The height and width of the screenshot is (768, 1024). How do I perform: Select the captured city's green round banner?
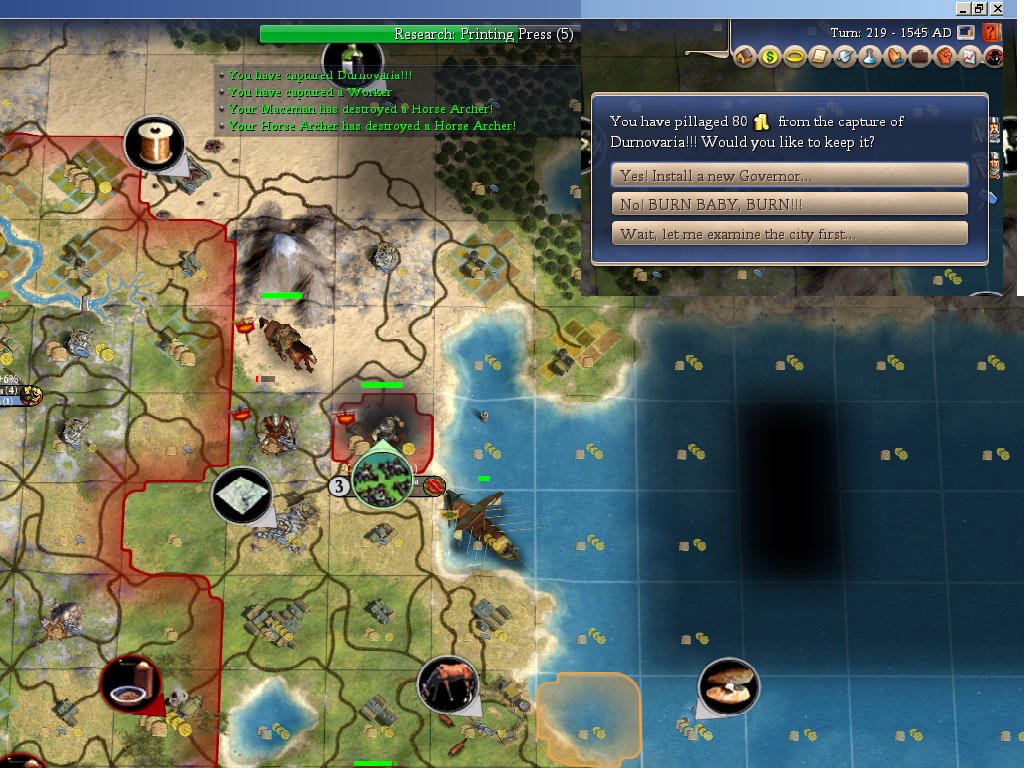point(380,479)
